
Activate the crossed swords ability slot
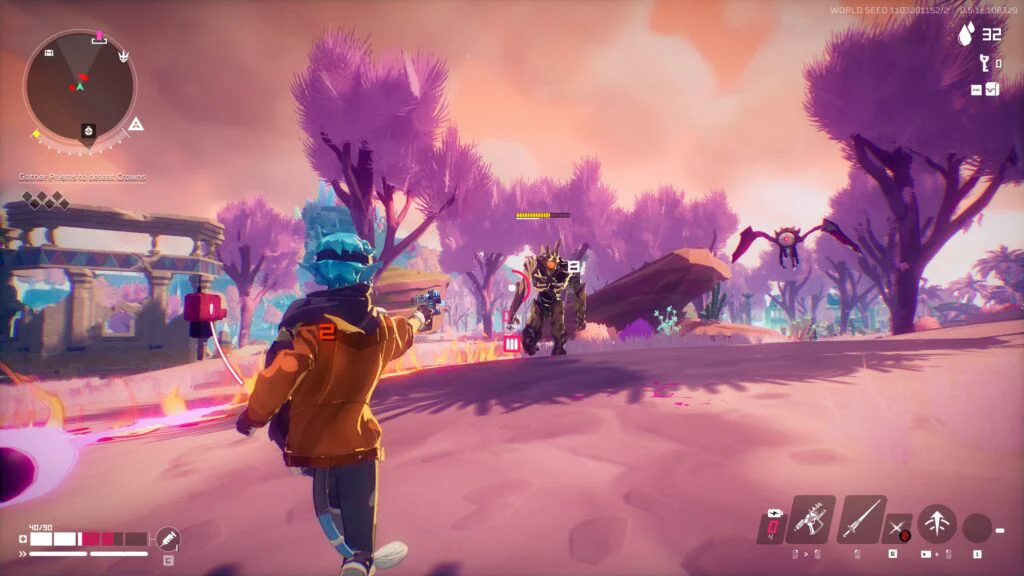click(x=898, y=528)
